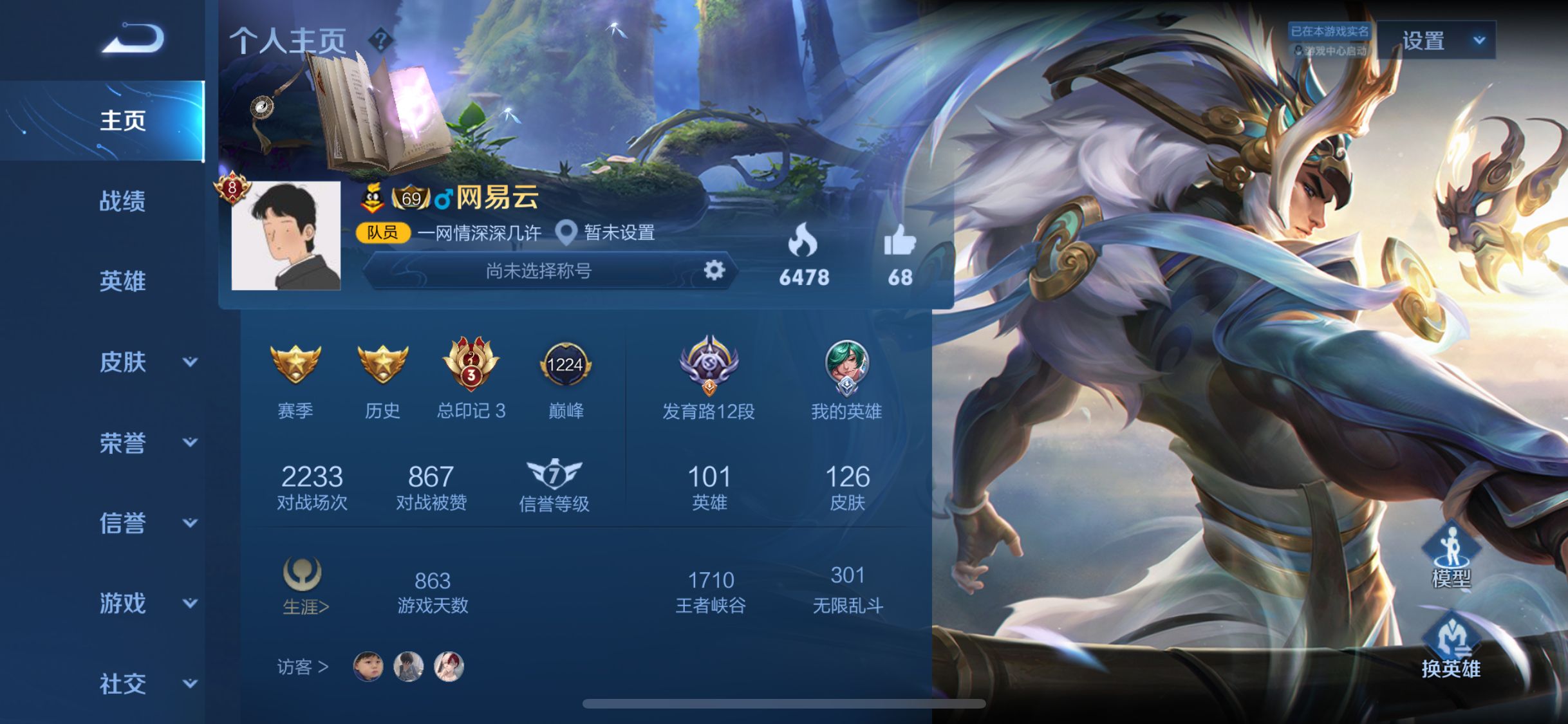The height and width of the screenshot is (724, 1568).
Task: Give a like with the thumbs-up icon
Action: click(x=899, y=241)
